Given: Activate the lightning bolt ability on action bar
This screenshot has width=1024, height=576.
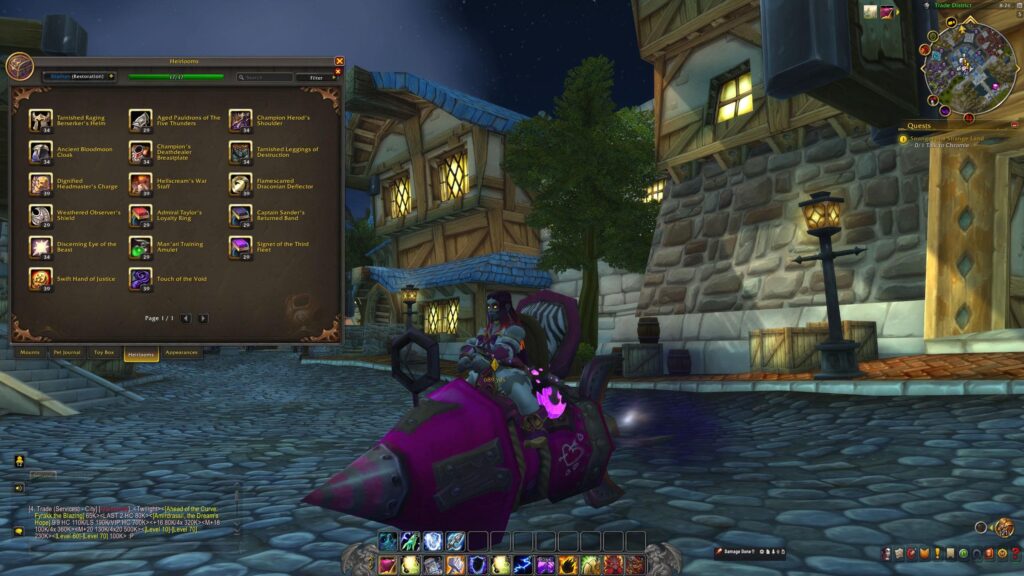Looking at the screenshot, I should click(522, 565).
